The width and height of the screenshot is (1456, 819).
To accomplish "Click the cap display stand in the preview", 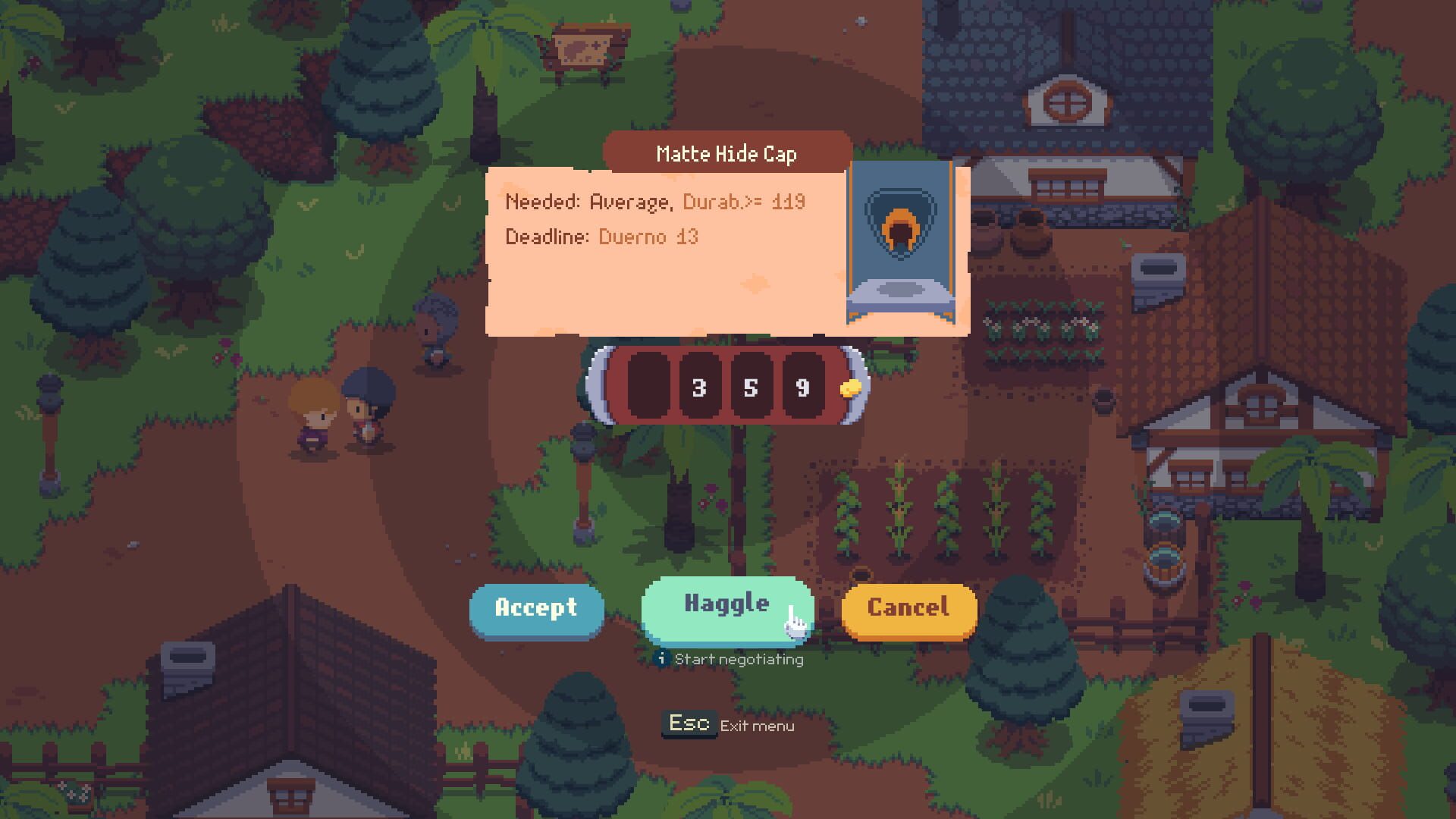I will tap(902, 292).
